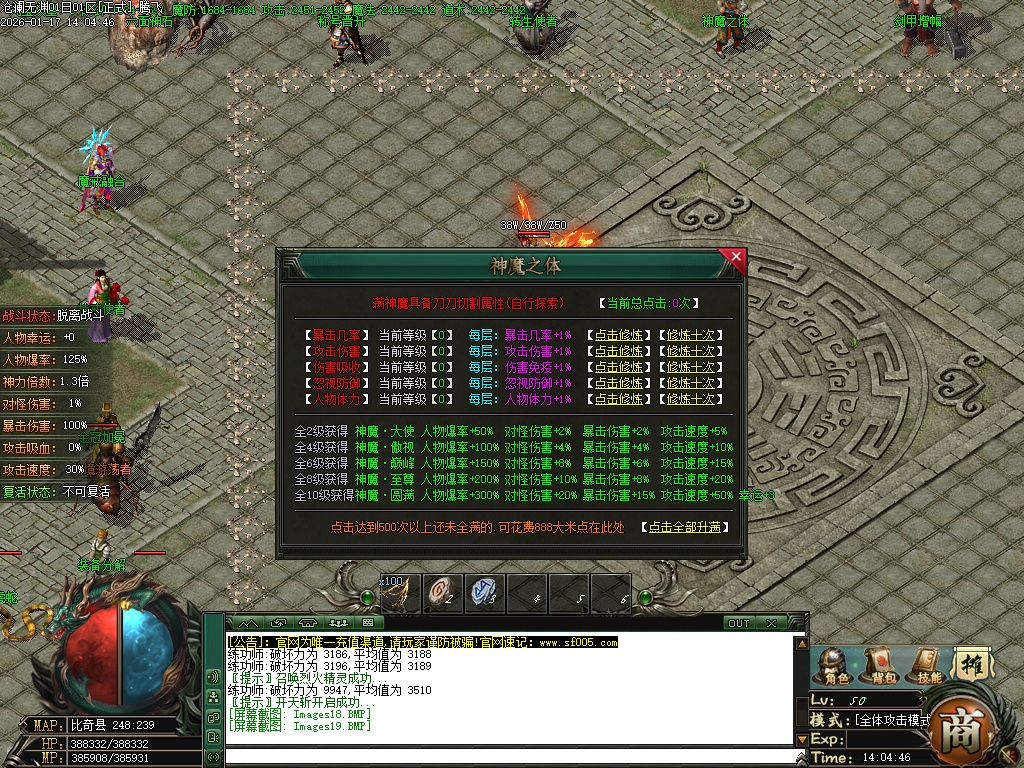
Task: Click the OUT button above the chat
Action: click(x=738, y=623)
